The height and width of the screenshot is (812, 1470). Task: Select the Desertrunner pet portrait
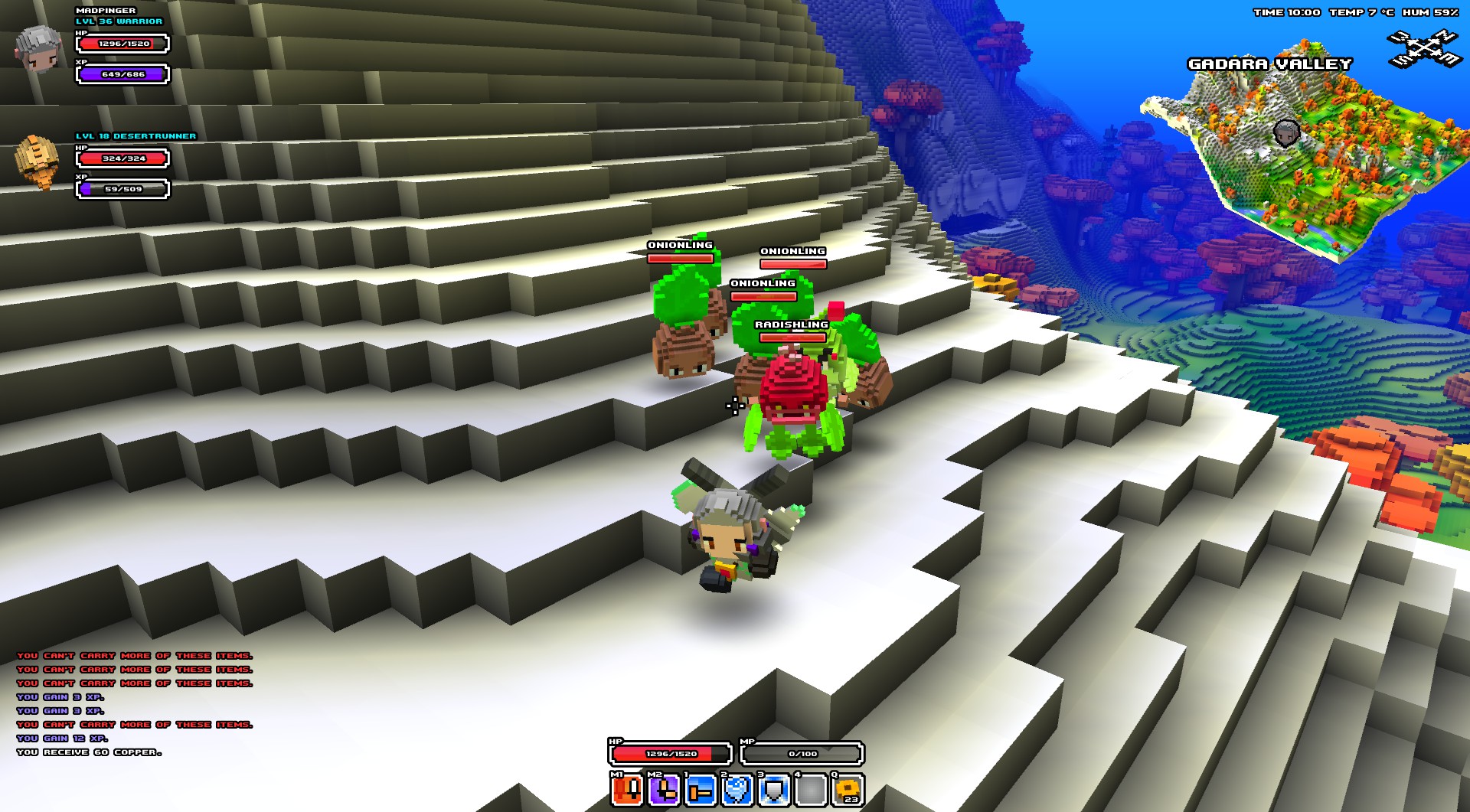37,161
